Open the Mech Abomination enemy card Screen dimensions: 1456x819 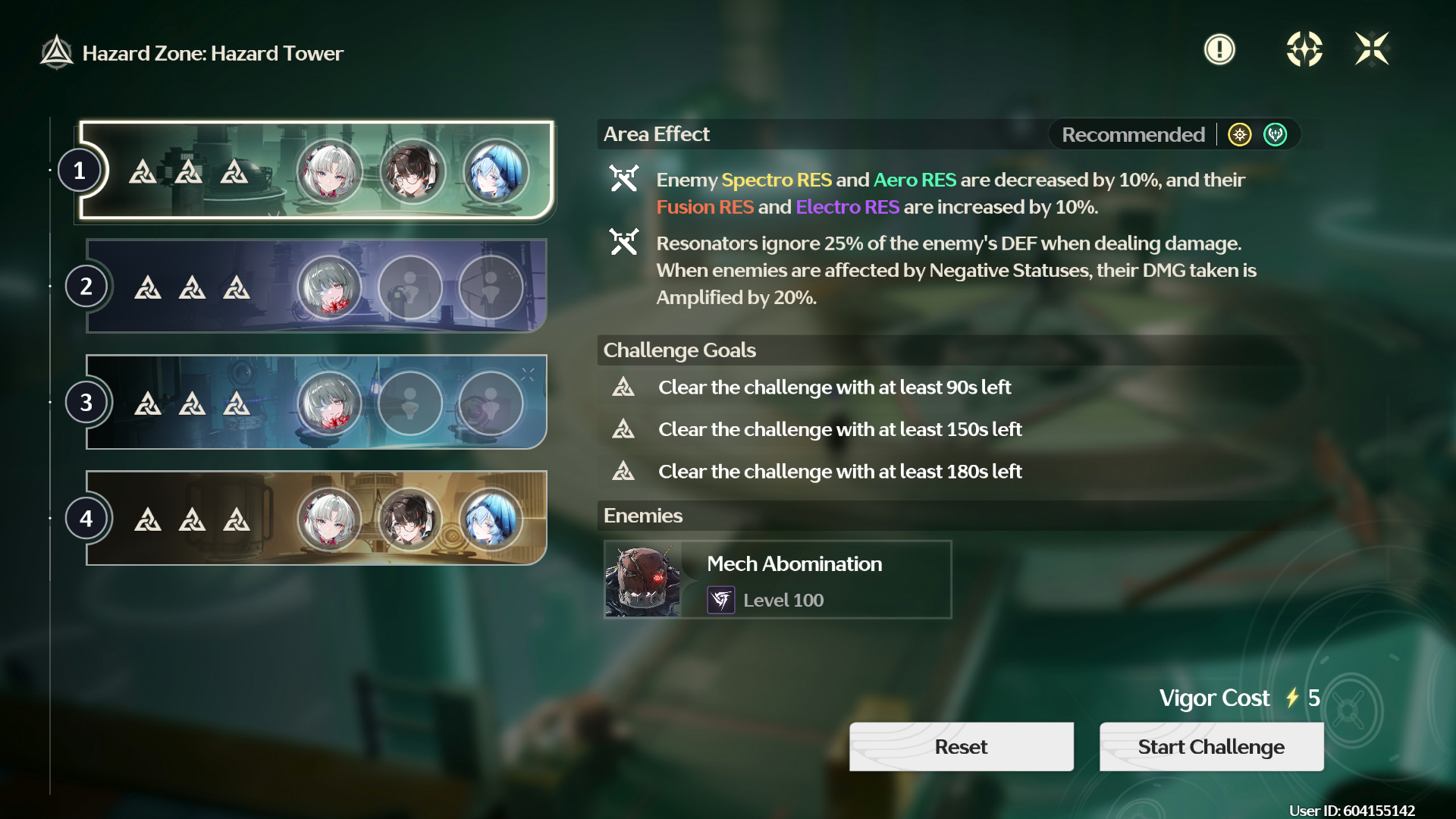[777, 580]
